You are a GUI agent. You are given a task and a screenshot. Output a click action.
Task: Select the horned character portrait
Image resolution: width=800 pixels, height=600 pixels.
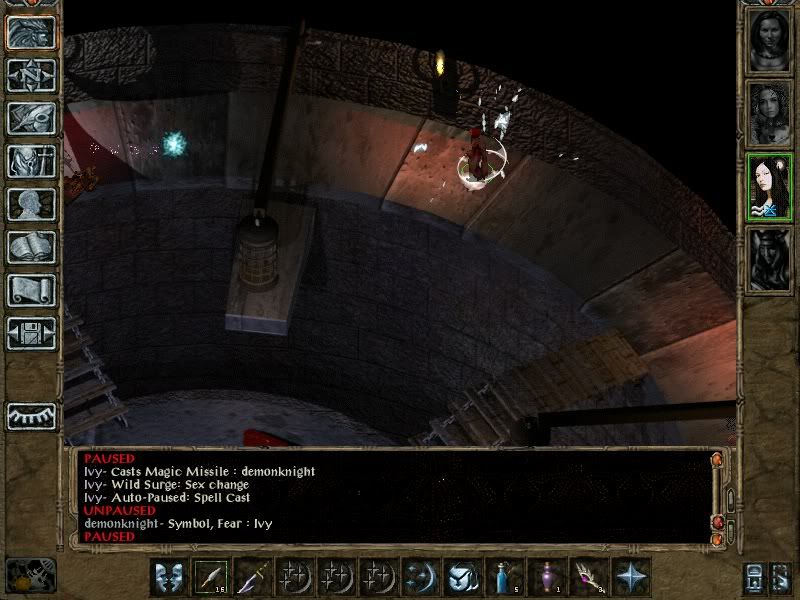[769, 259]
